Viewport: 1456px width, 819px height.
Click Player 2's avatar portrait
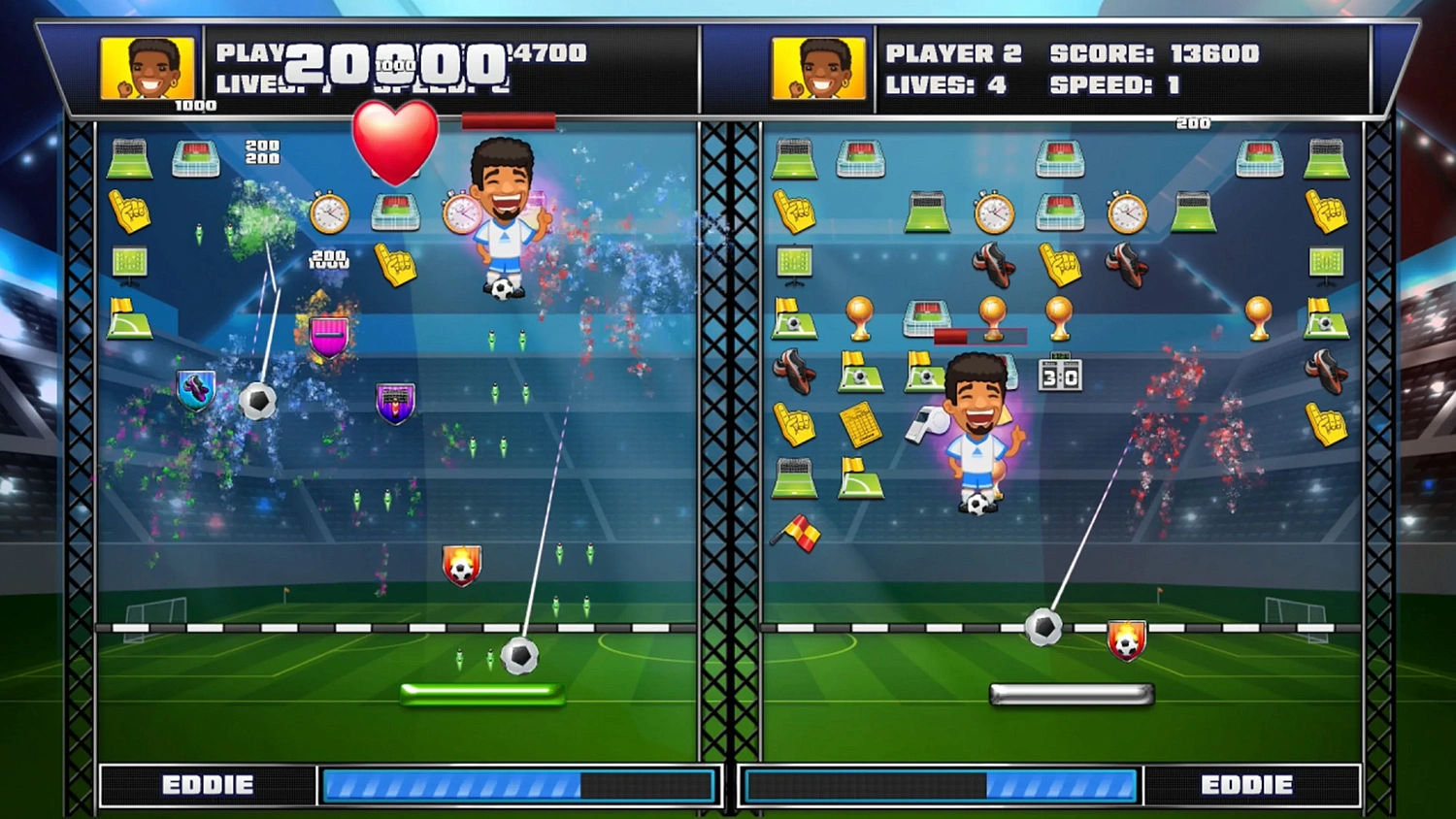(x=819, y=68)
